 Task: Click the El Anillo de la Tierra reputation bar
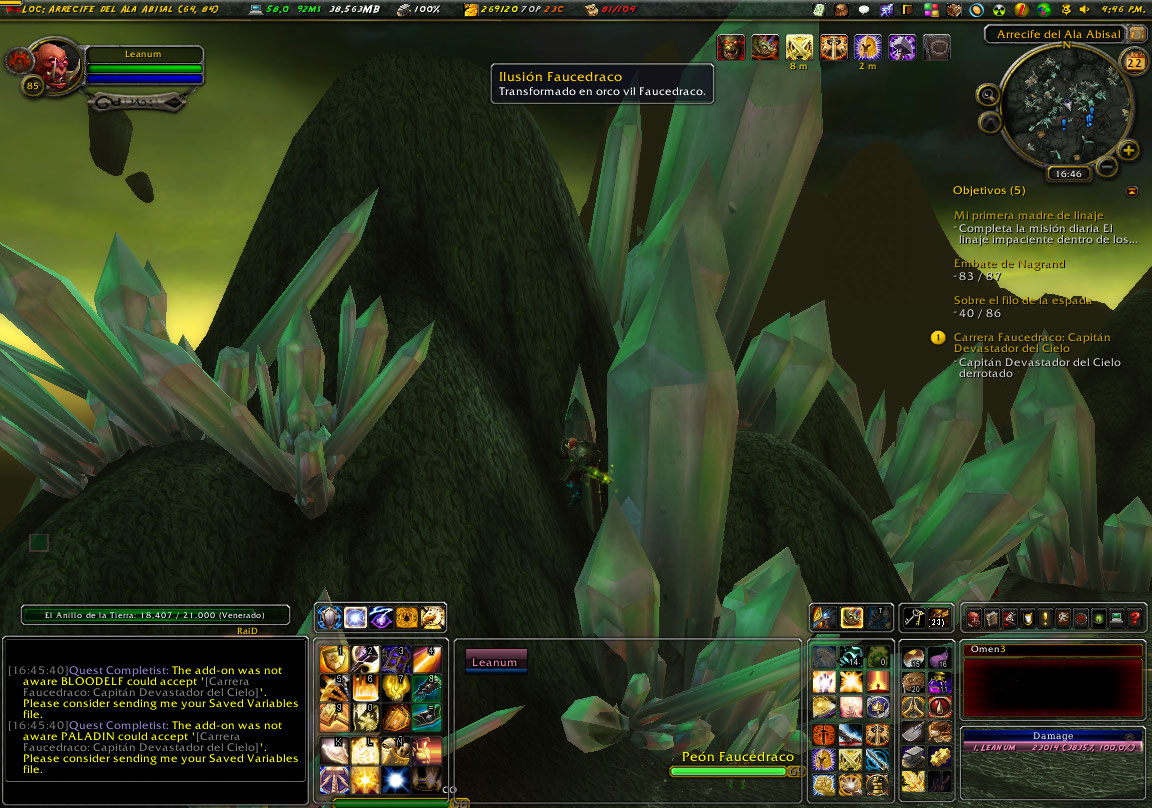(155, 615)
